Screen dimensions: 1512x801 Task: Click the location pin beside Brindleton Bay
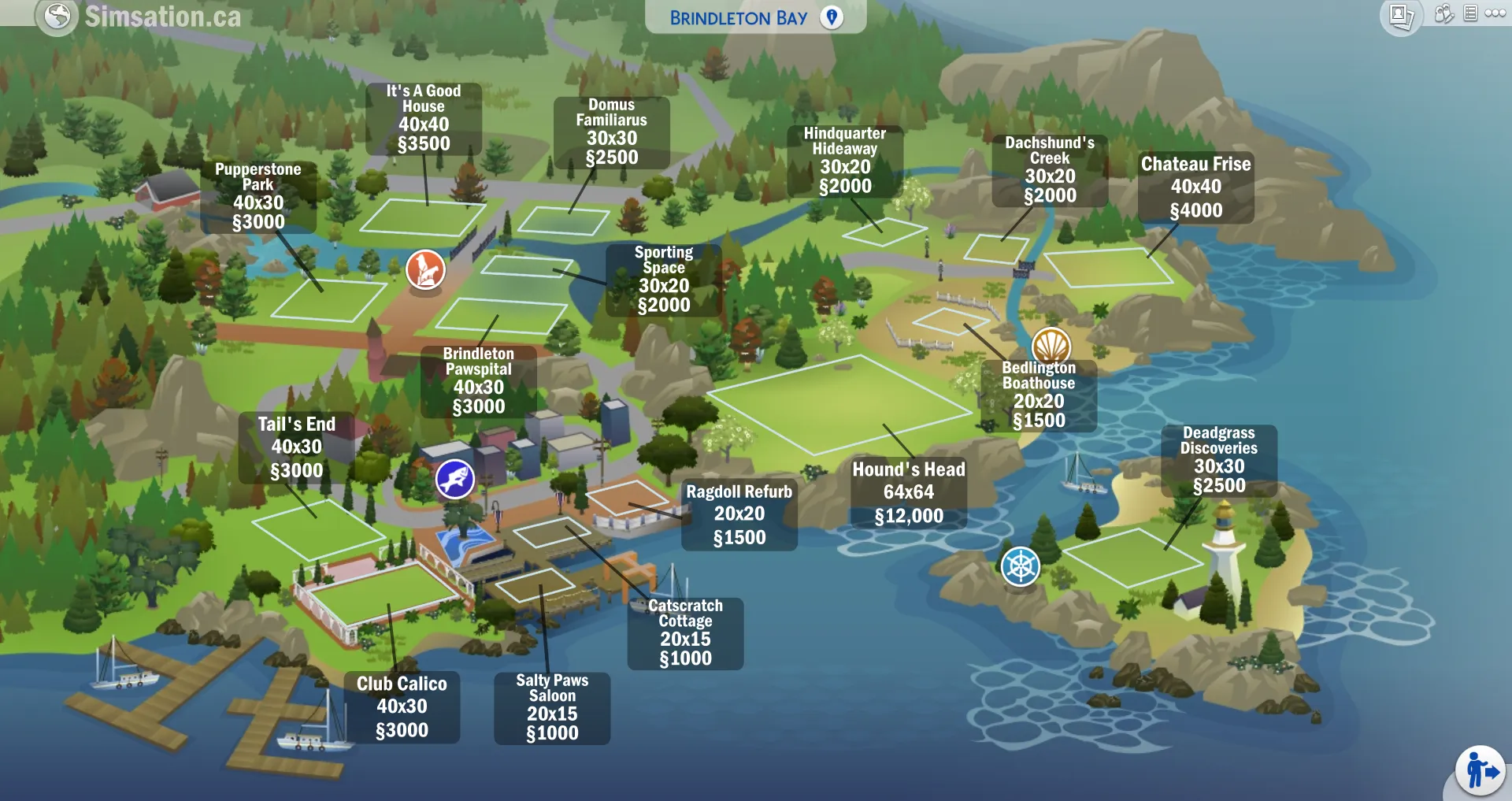[x=832, y=17]
